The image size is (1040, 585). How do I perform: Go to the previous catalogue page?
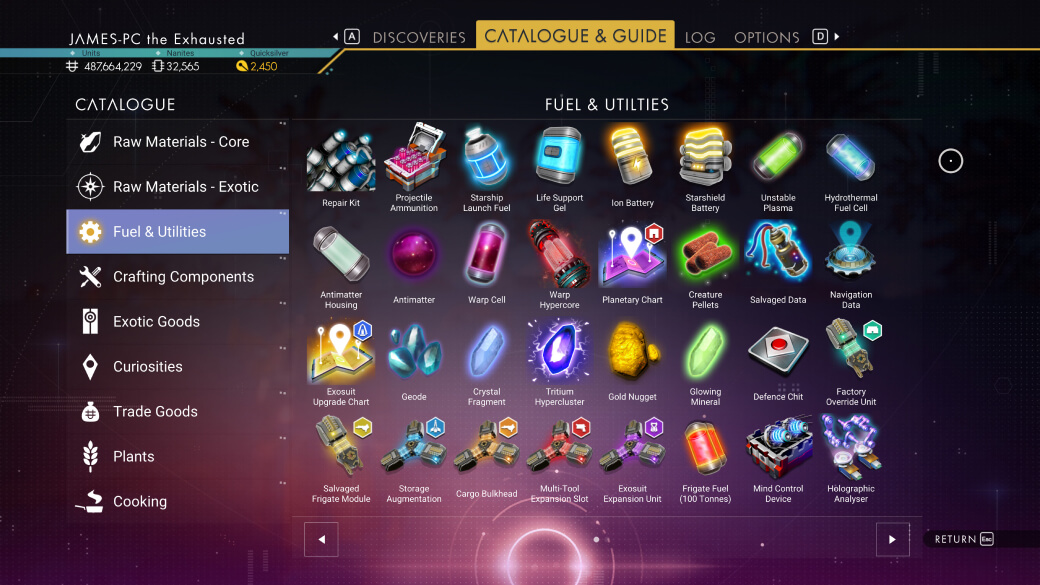pyautogui.click(x=321, y=540)
